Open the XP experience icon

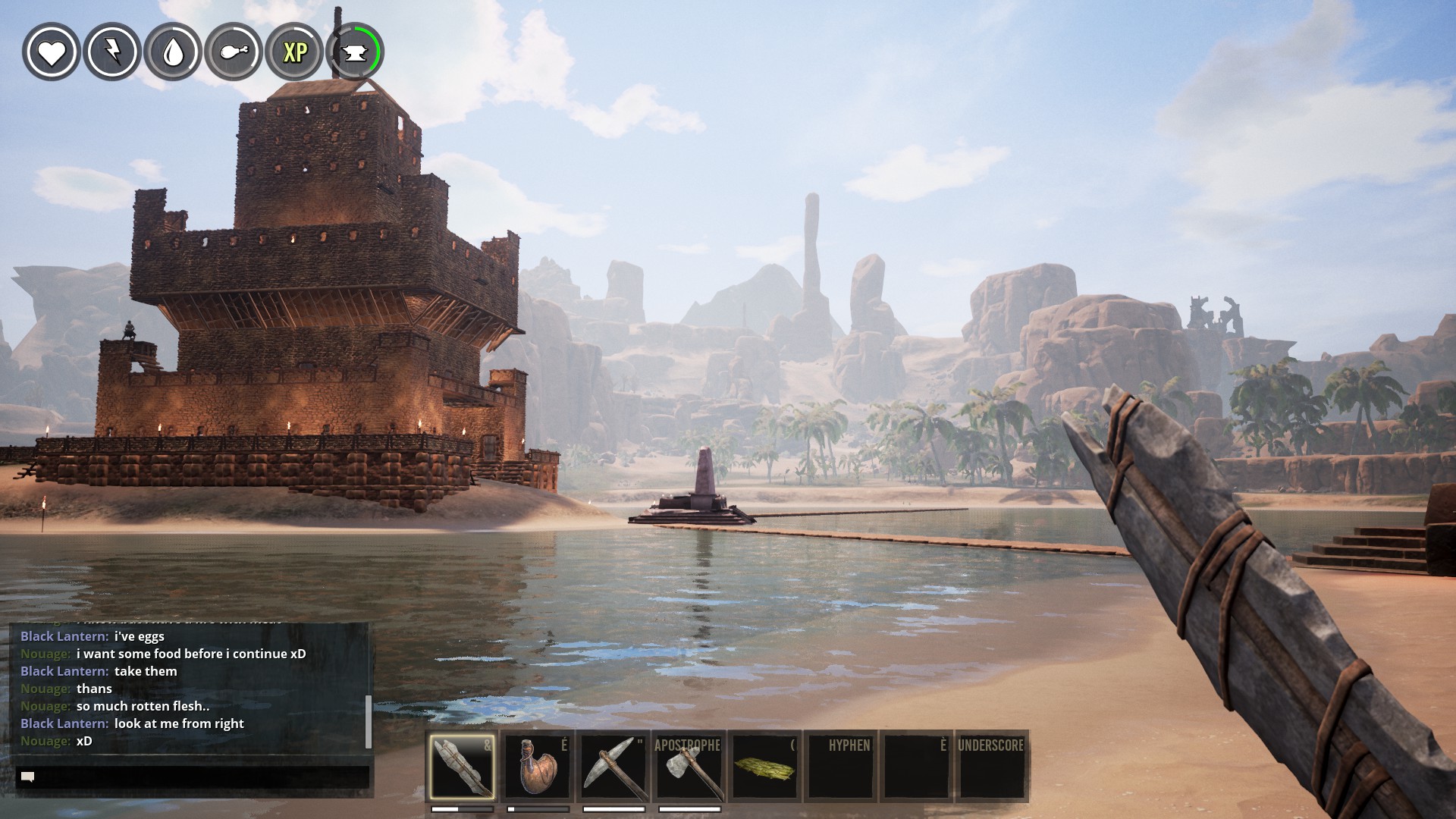(x=295, y=52)
